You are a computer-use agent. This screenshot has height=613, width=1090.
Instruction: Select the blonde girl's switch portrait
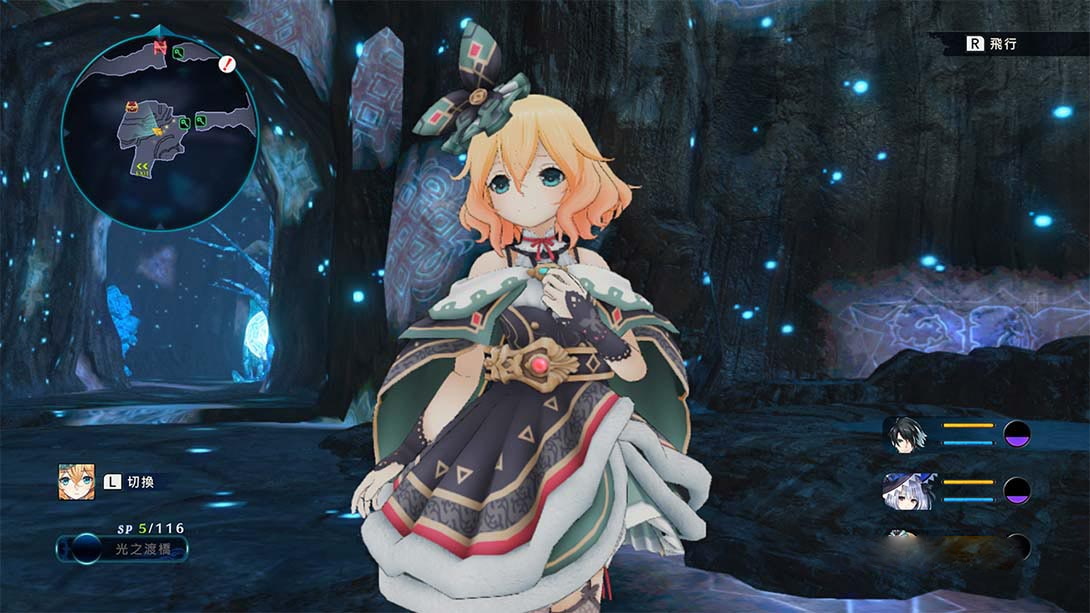click(76, 482)
